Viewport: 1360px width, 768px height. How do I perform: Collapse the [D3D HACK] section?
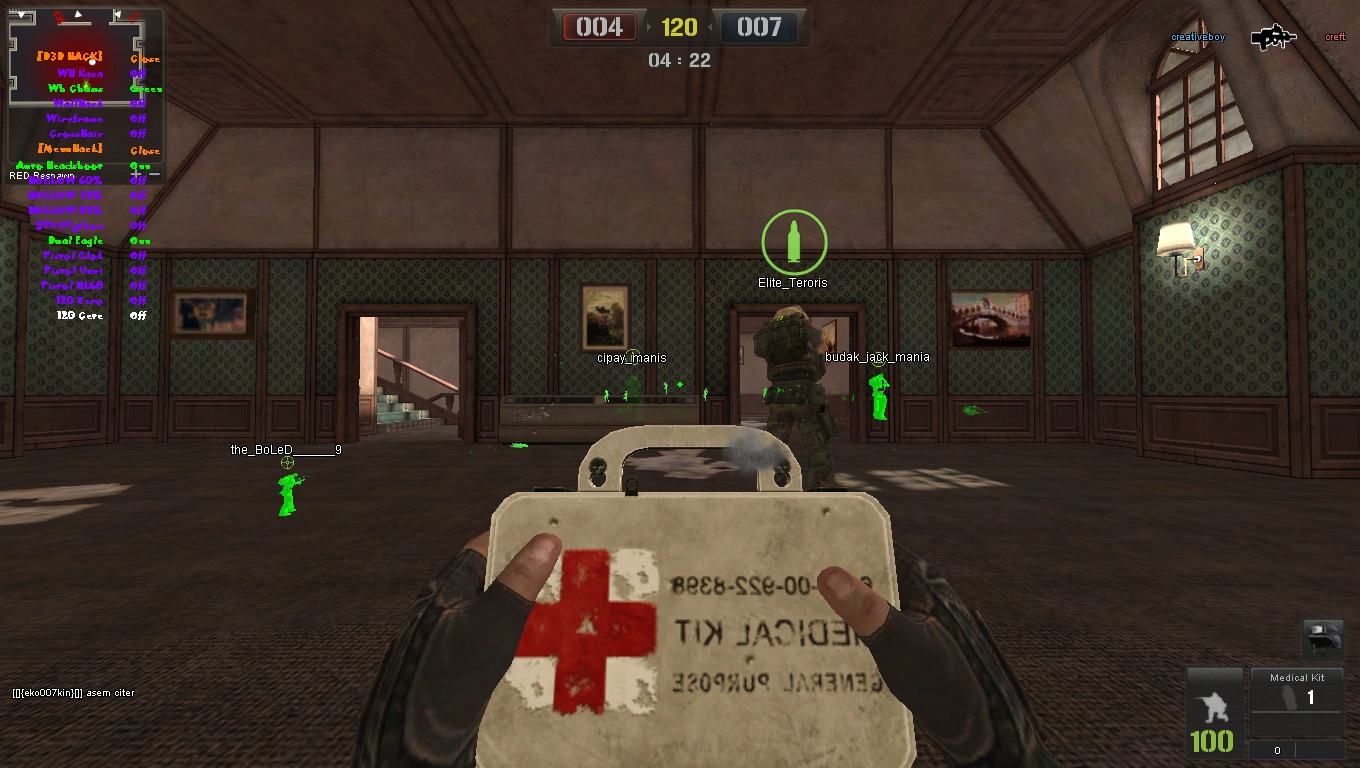pos(146,57)
